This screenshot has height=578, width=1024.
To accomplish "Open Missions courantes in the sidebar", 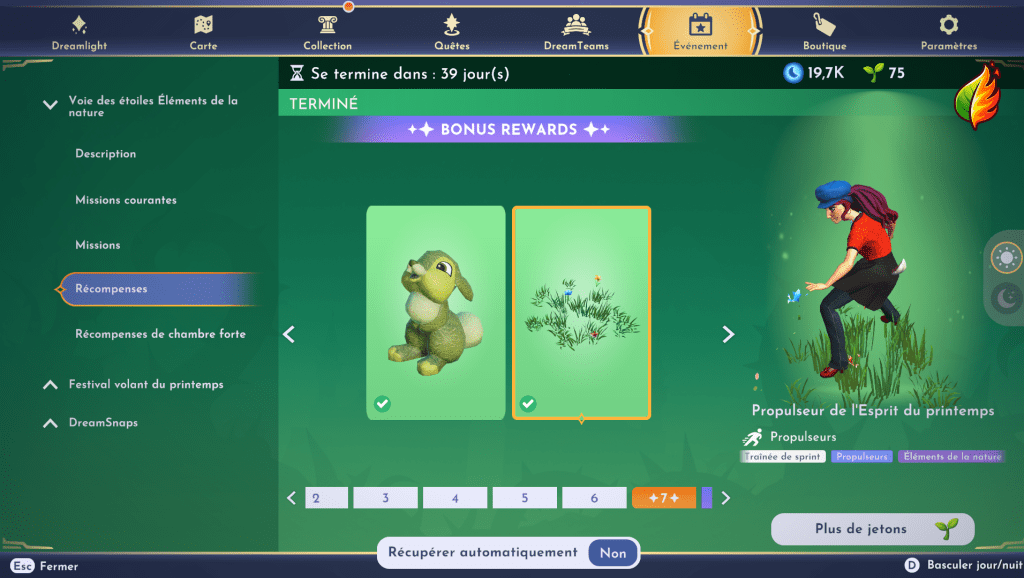I will [x=126, y=200].
